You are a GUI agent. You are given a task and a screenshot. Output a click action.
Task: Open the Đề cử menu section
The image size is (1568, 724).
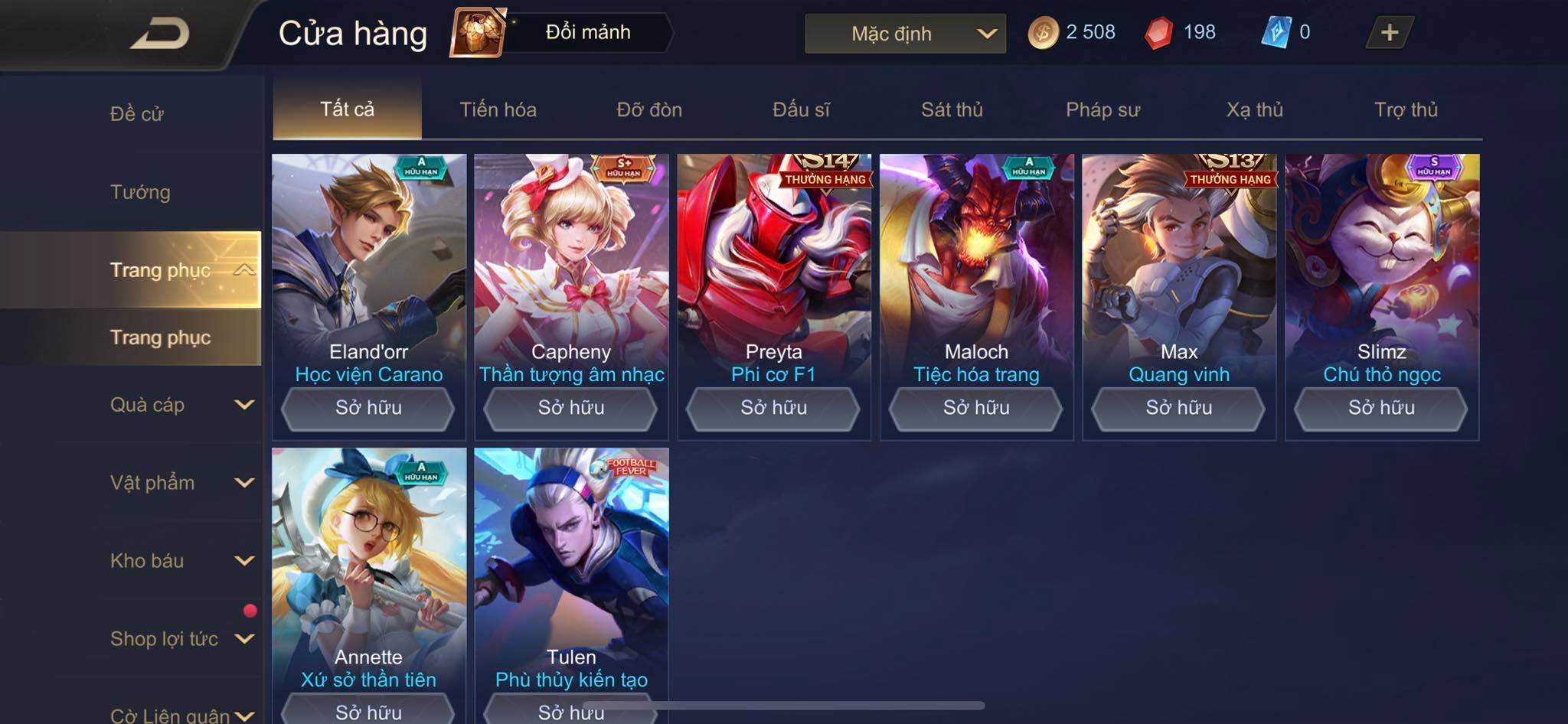[x=136, y=114]
